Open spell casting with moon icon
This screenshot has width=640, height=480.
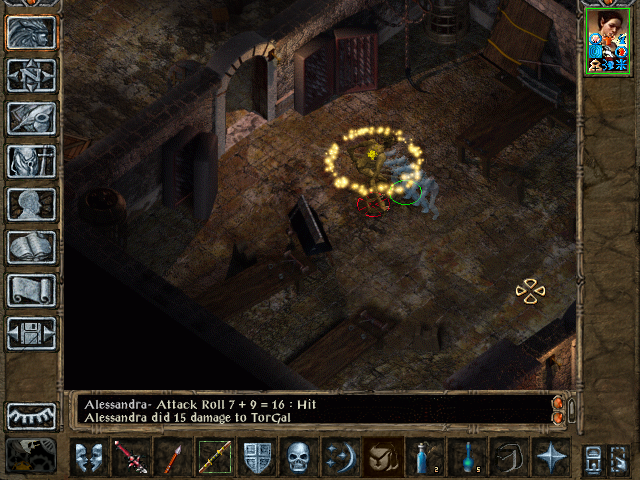(x=341, y=458)
